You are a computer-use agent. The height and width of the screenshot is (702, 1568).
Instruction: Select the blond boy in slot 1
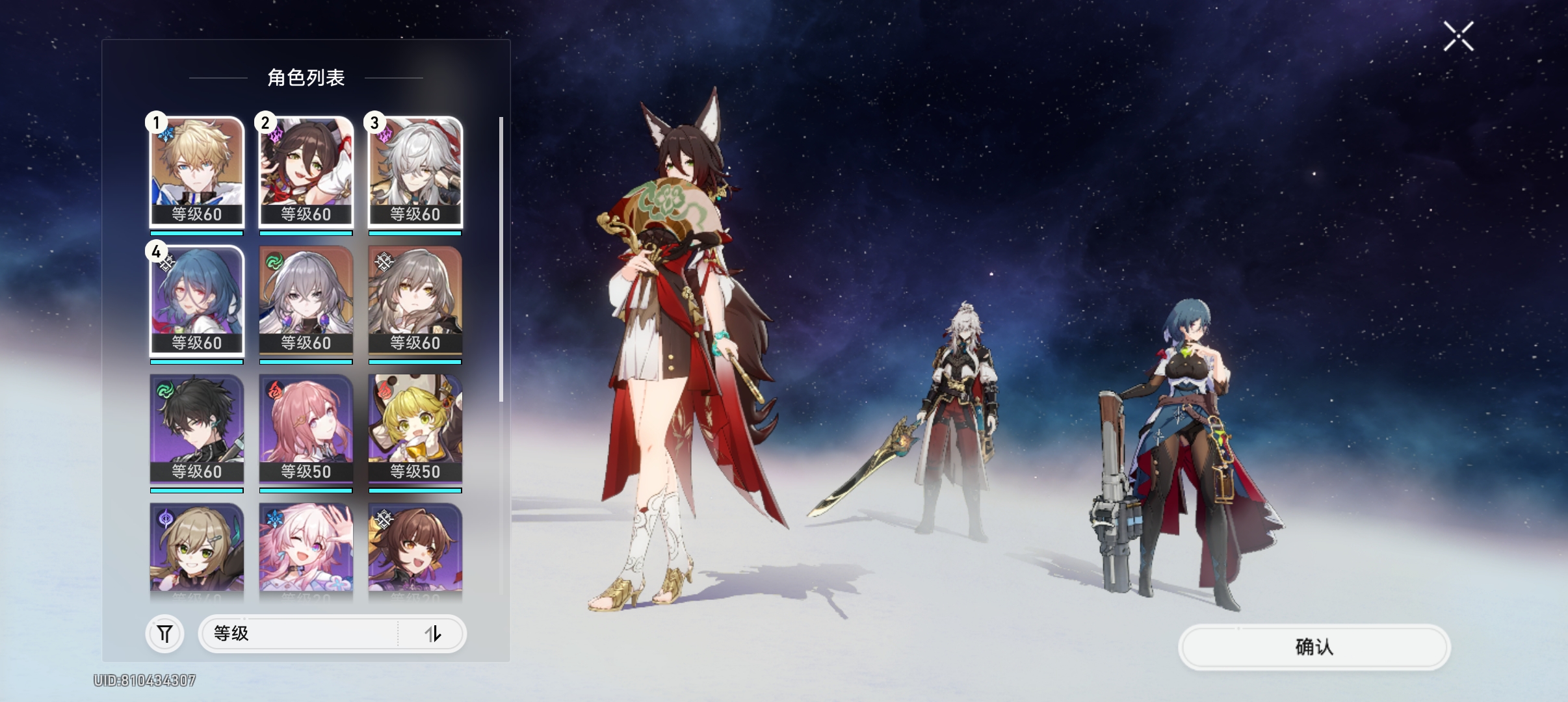(197, 171)
